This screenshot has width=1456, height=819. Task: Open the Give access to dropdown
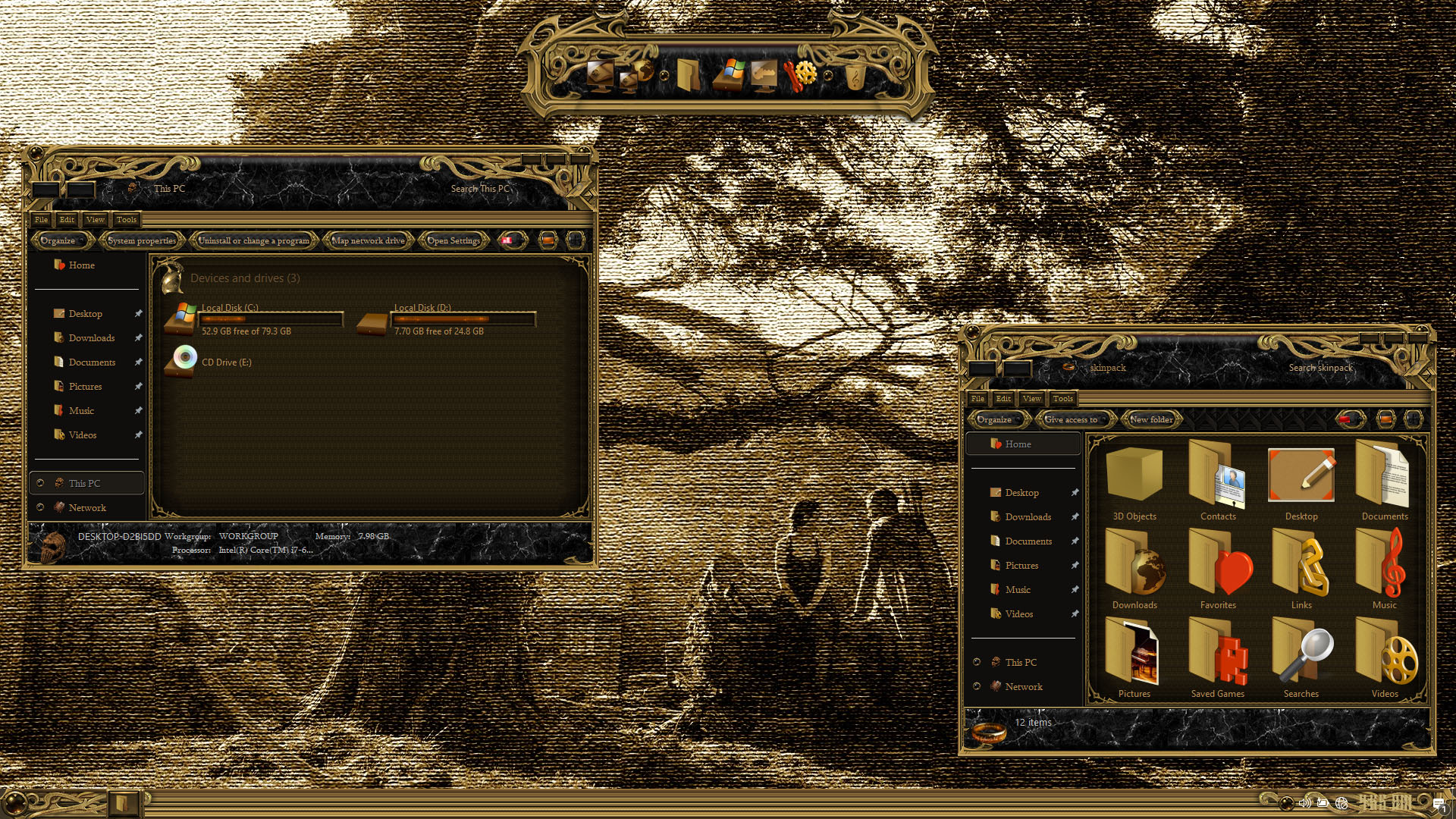pos(1072,419)
